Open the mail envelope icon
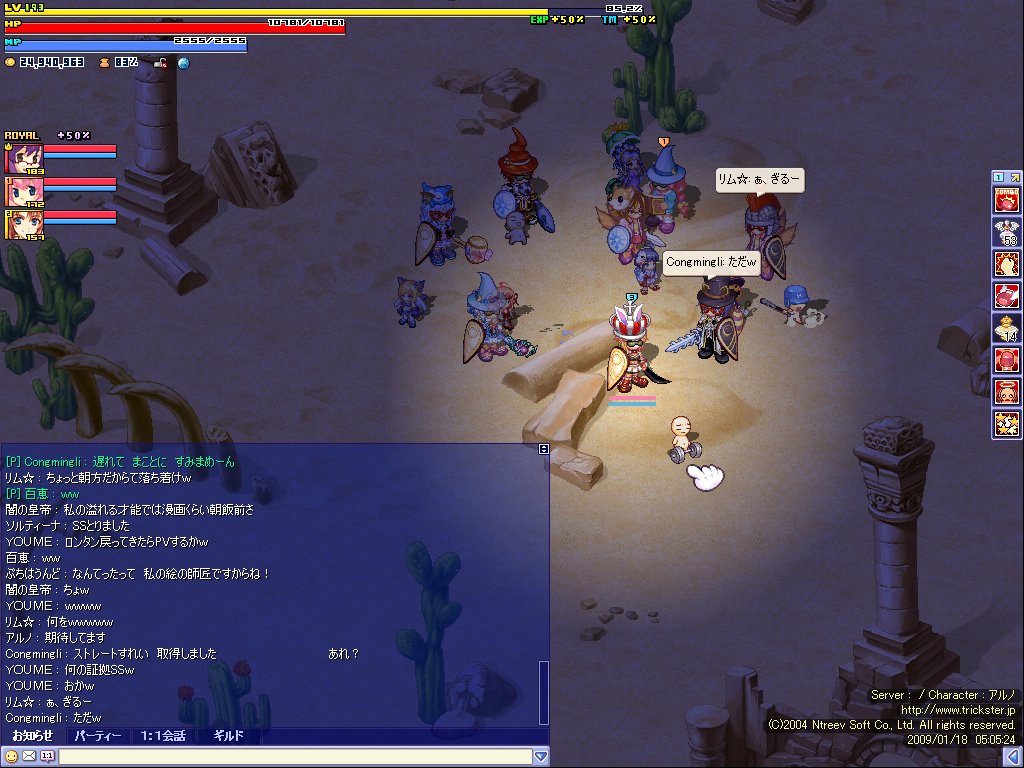This screenshot has width=1024, height=768. point(29,756)
